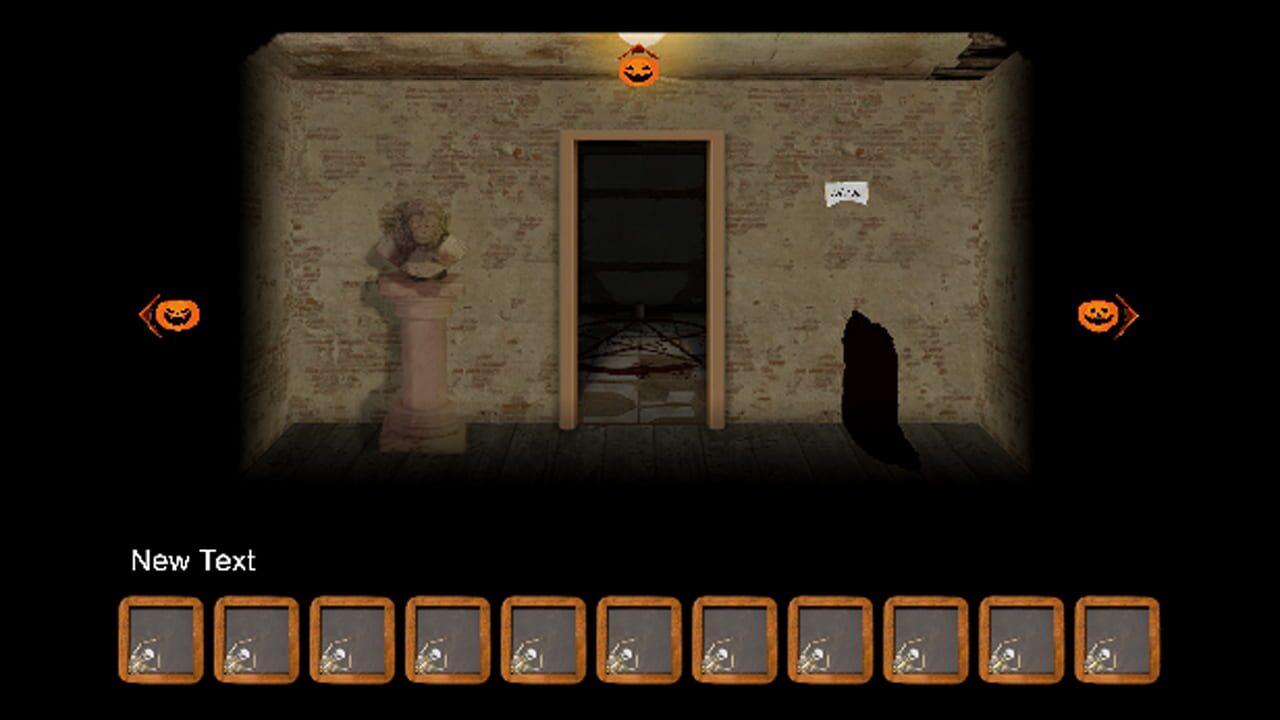The image size is (1280, 720).
Task: Select the fifth inventory slot tab
Action: [542, 640]
